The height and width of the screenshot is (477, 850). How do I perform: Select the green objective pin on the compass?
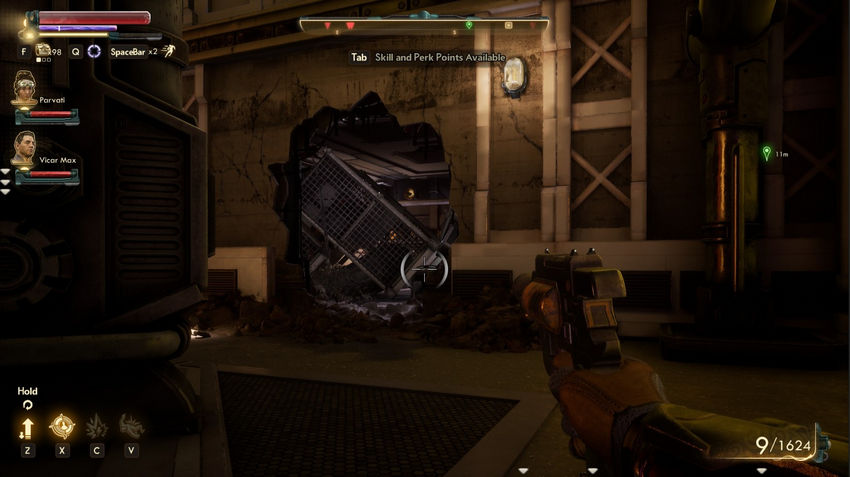(469, 25)
